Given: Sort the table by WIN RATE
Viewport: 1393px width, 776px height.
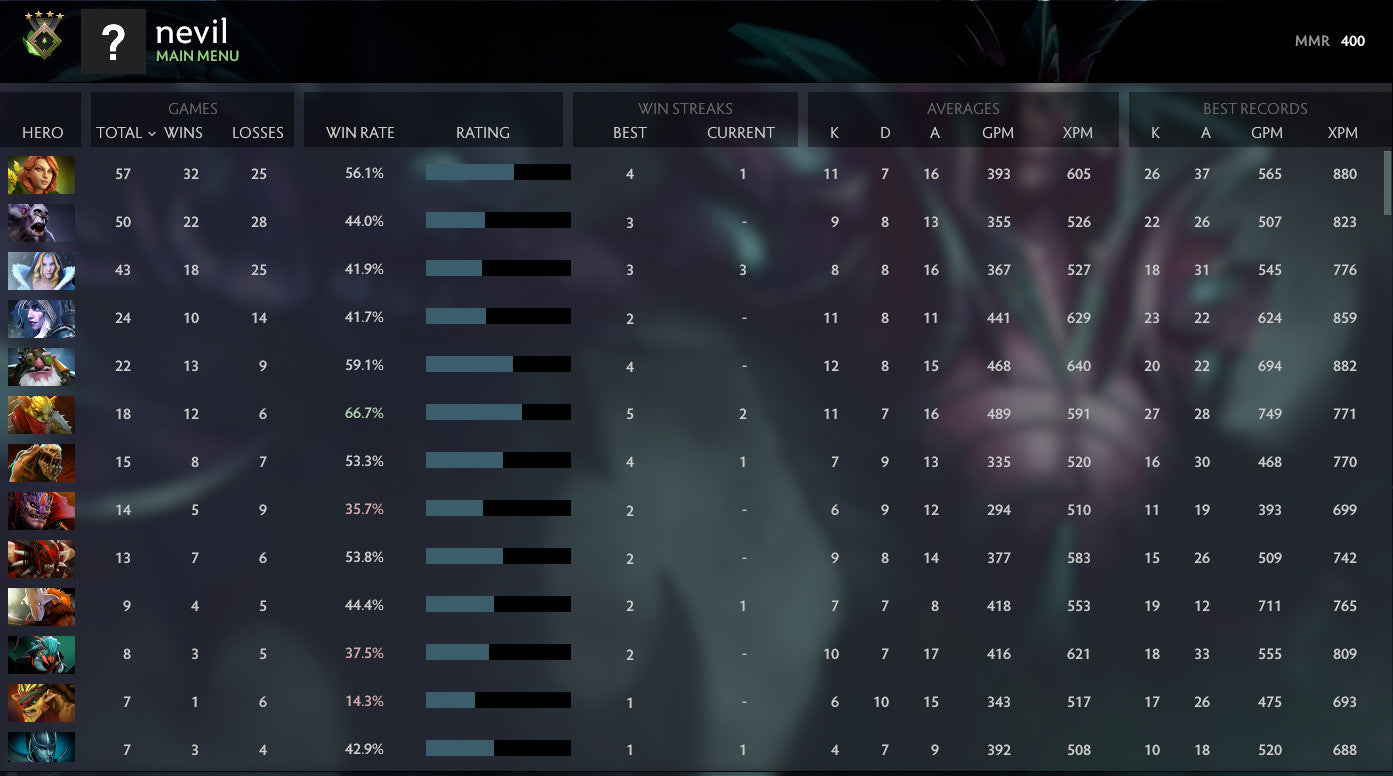Looking at the screenshot, I should coord(359,132).
